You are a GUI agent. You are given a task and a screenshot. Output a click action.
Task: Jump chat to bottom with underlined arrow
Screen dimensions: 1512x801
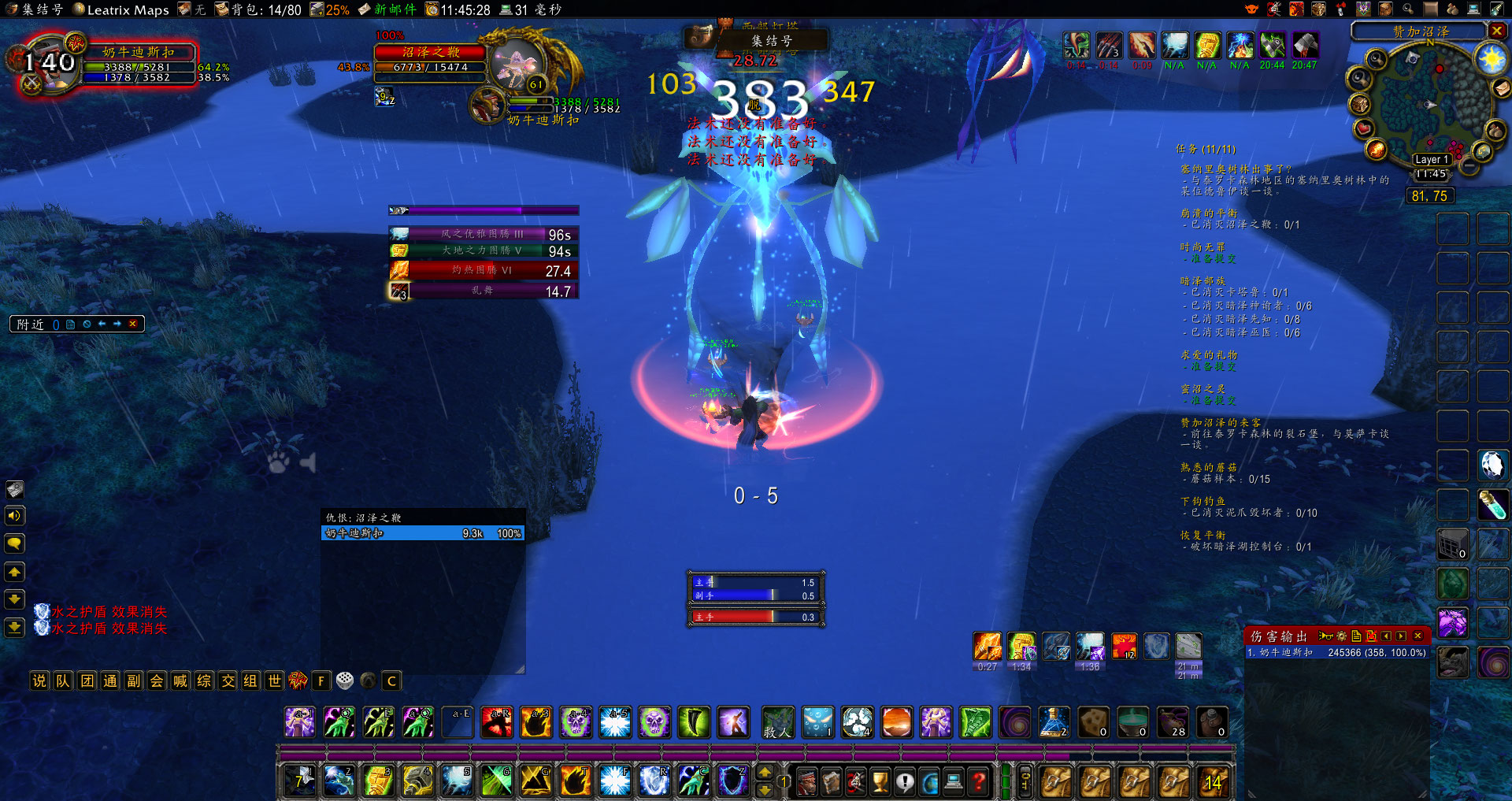15,627
